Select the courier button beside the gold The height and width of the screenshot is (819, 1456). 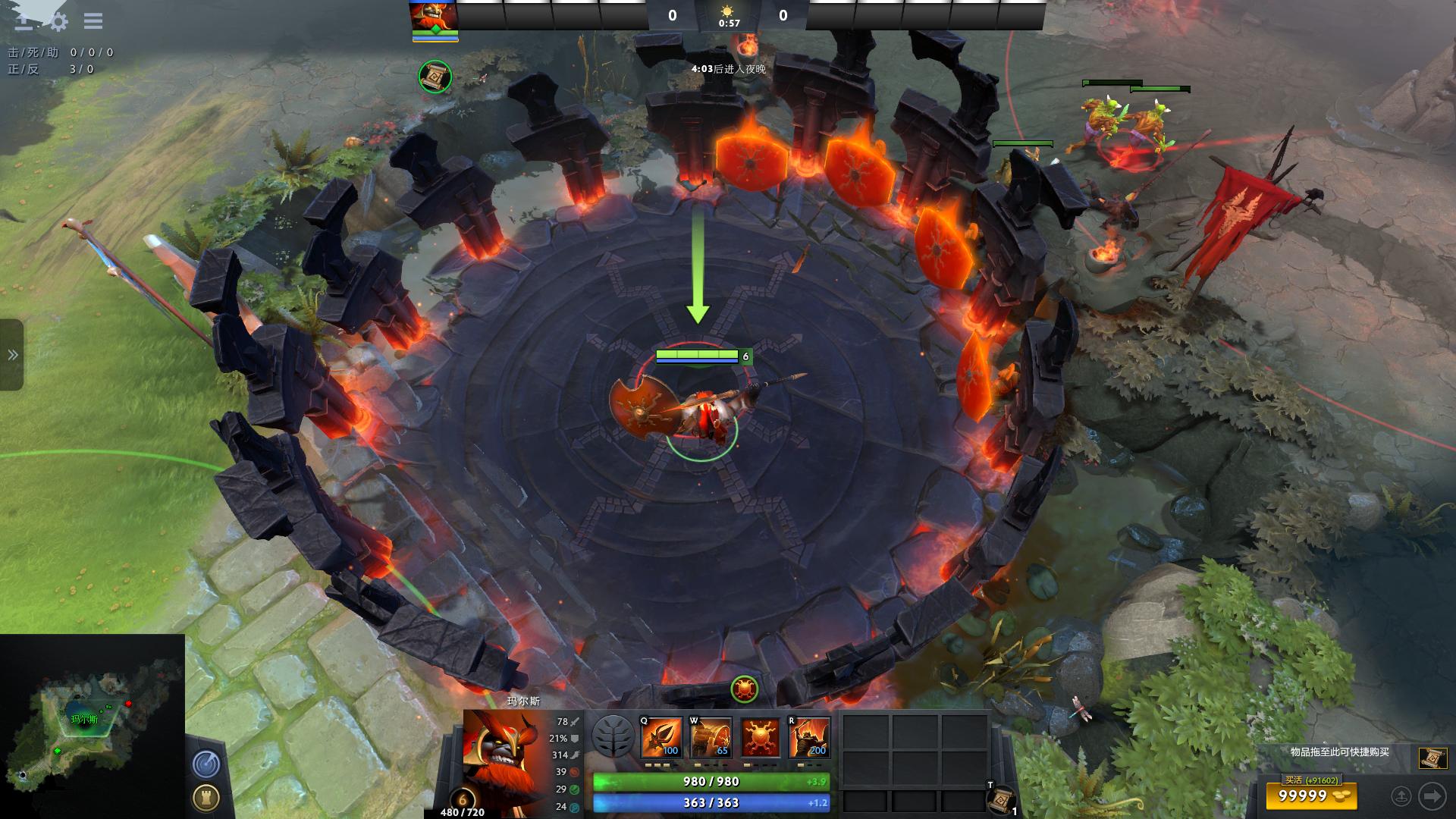[x=1401, y=796]
